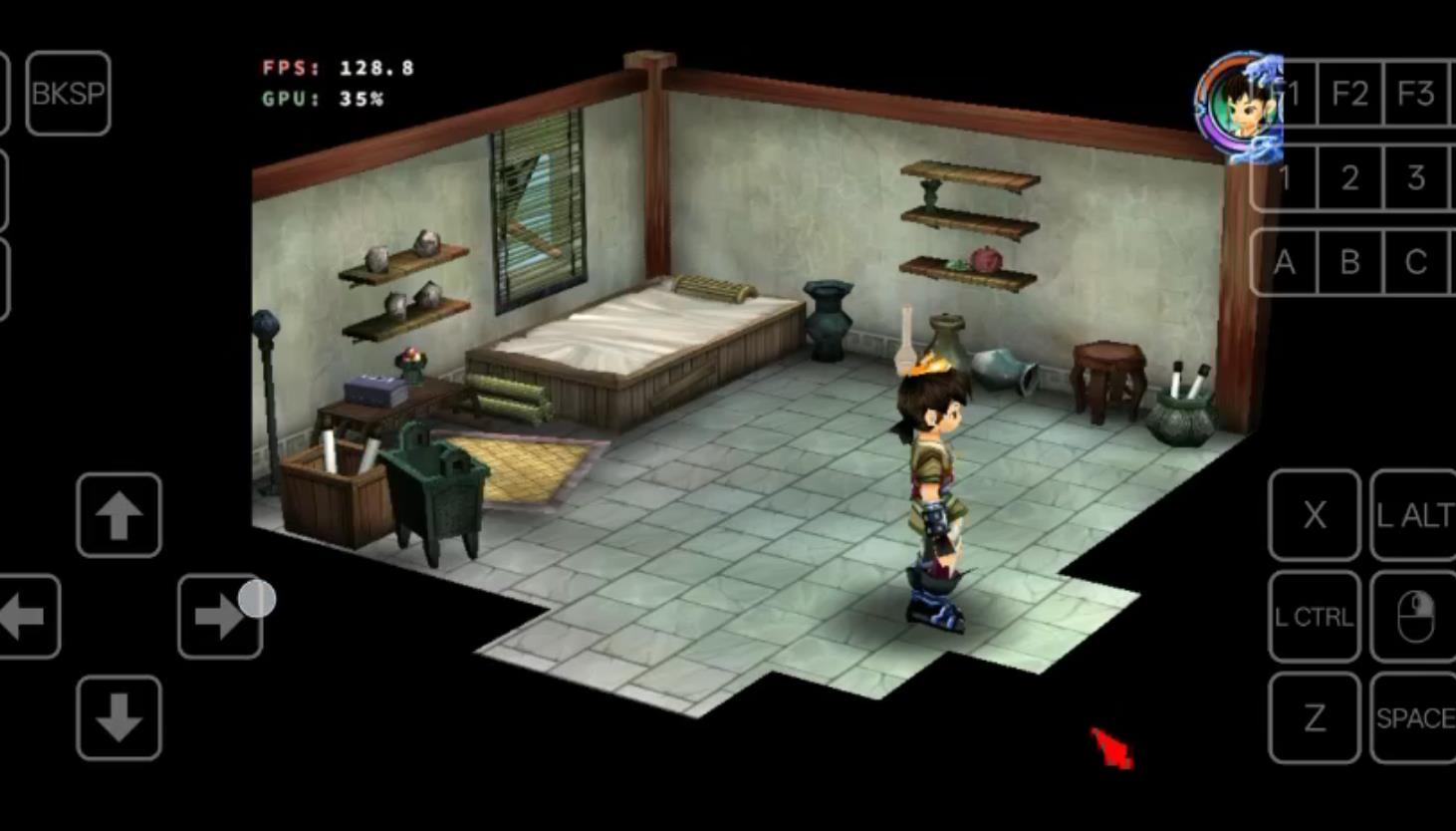Tap the X action button
This screenshot has width=1456, height=831.
point(1315,515)
